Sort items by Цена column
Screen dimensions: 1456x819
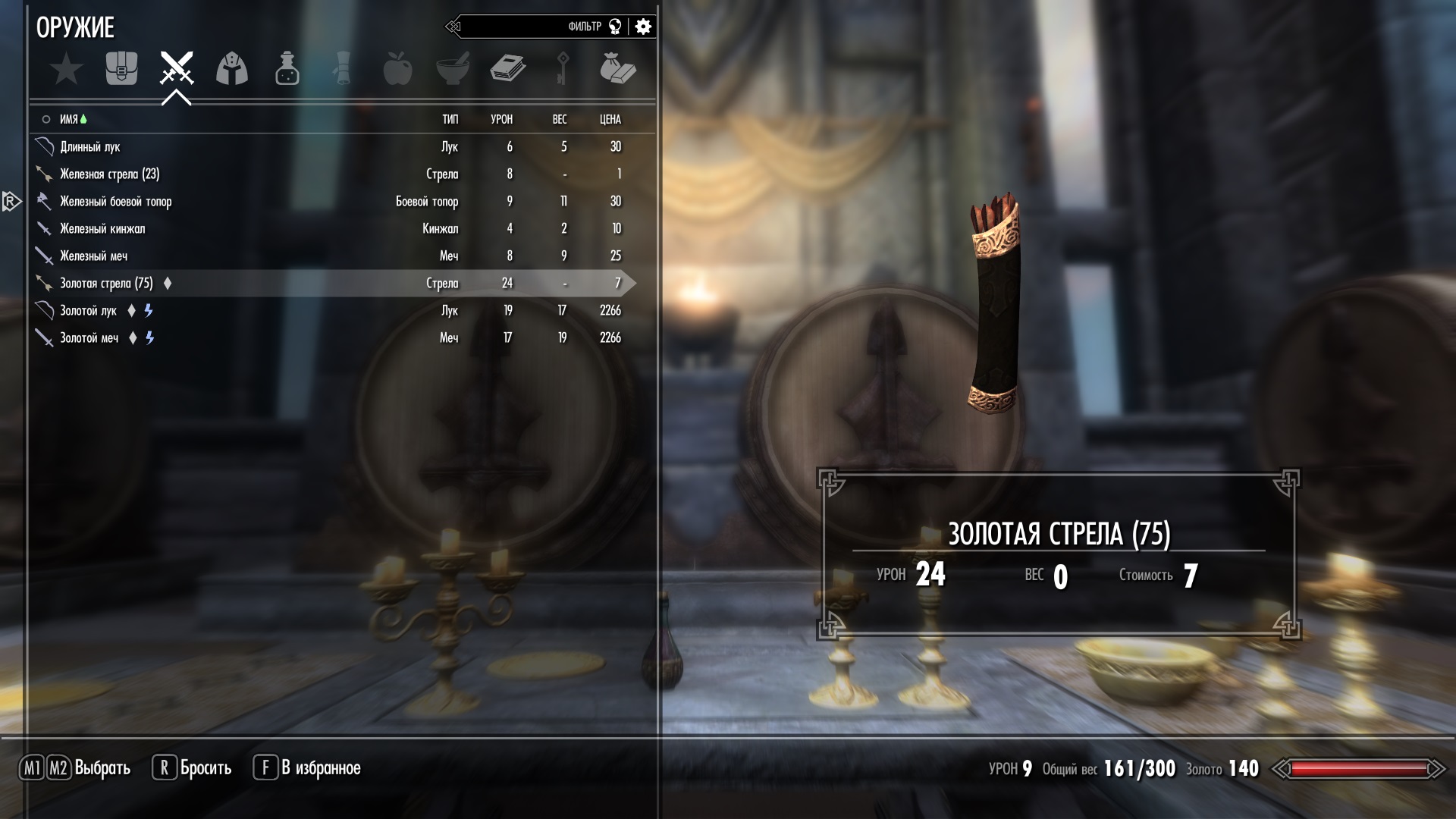(610, 119)
